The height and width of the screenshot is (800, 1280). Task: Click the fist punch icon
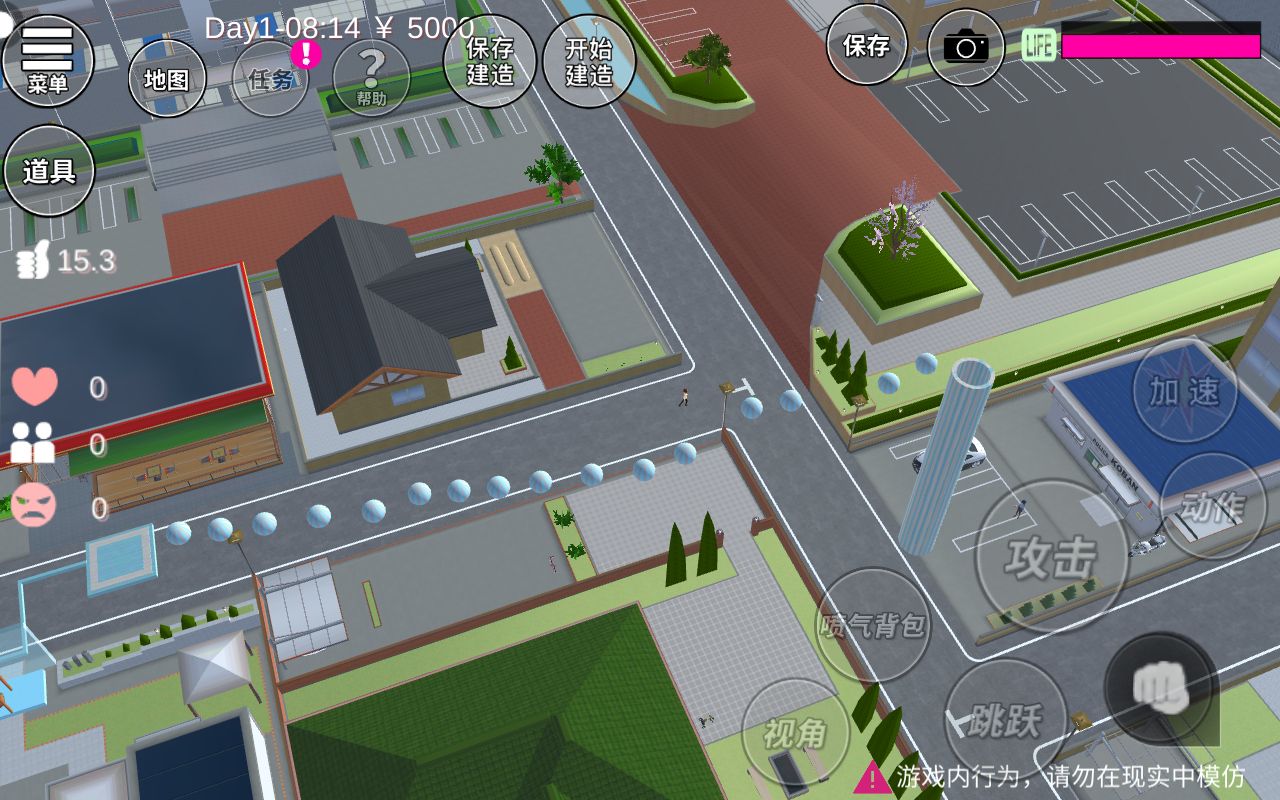coord(1161,689)
